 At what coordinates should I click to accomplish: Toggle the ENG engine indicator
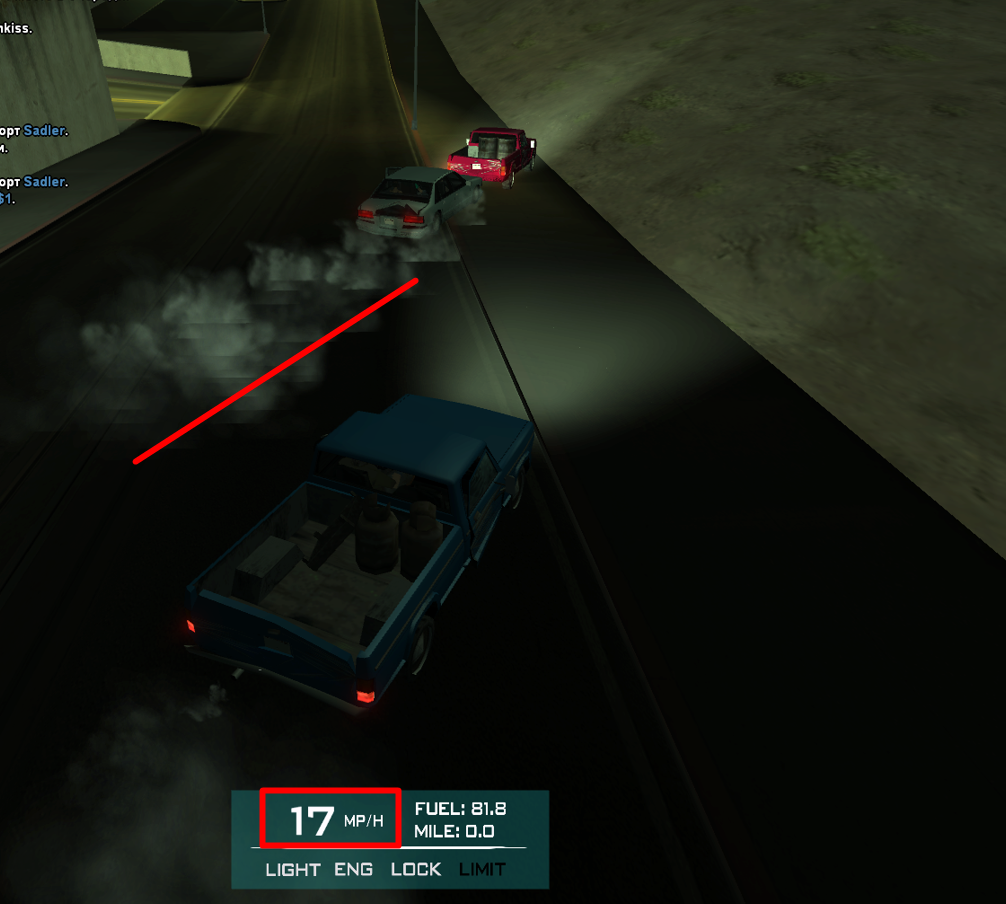tap(354, 869)
